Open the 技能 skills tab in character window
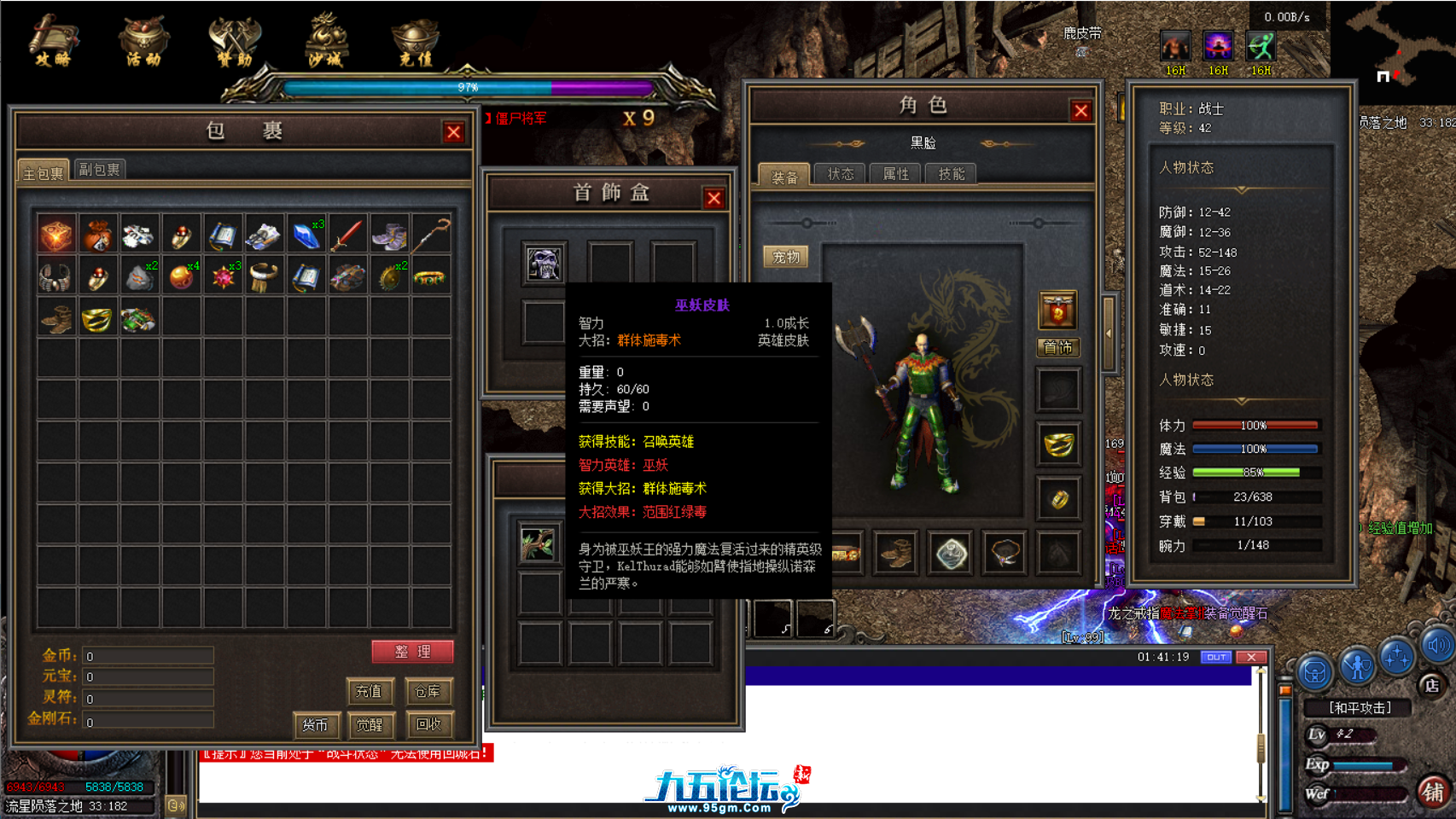Viewport: 1456px width, 819px height. point(952,174)
